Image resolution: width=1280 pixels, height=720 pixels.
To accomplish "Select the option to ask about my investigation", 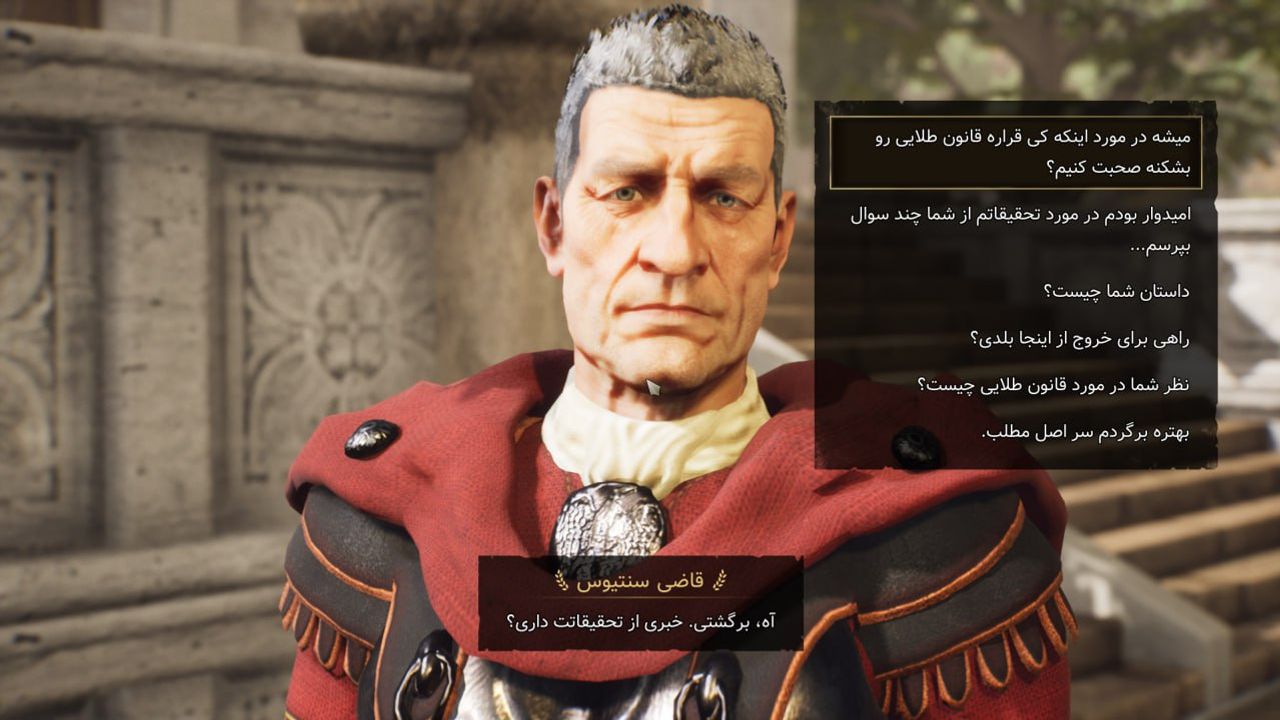I will [x=1020, y=228].
